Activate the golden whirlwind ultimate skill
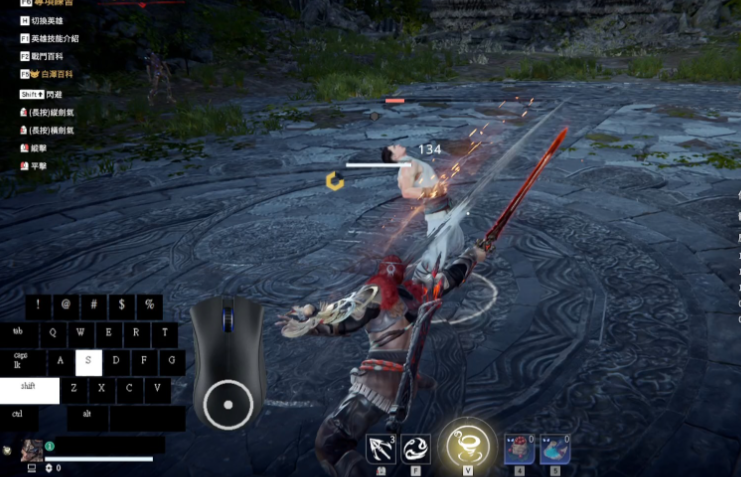Viewport: 741px width, 477px height. coord(467,443)
